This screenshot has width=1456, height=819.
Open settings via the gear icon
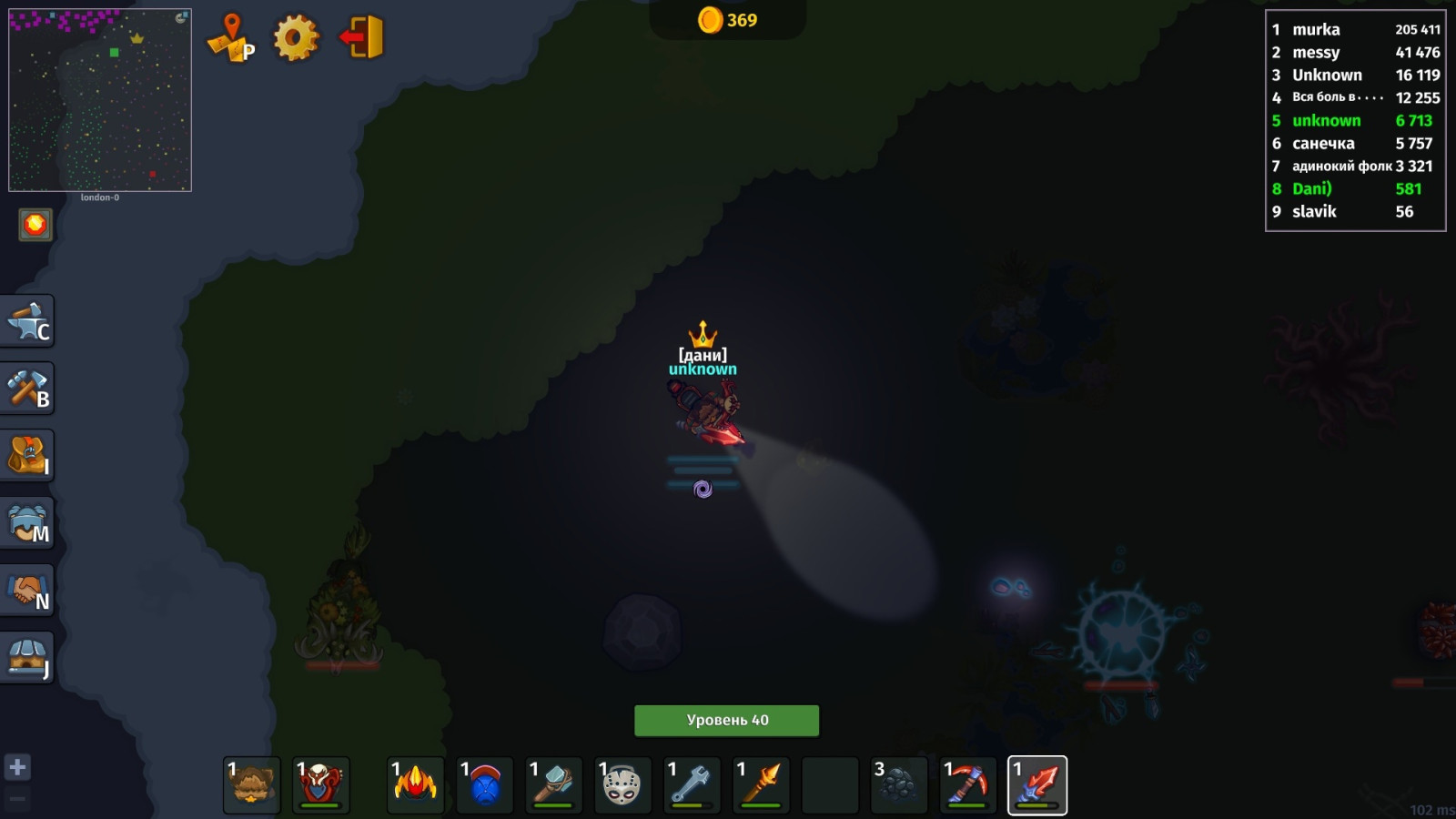pyautogui.click(x=296, y=38)
